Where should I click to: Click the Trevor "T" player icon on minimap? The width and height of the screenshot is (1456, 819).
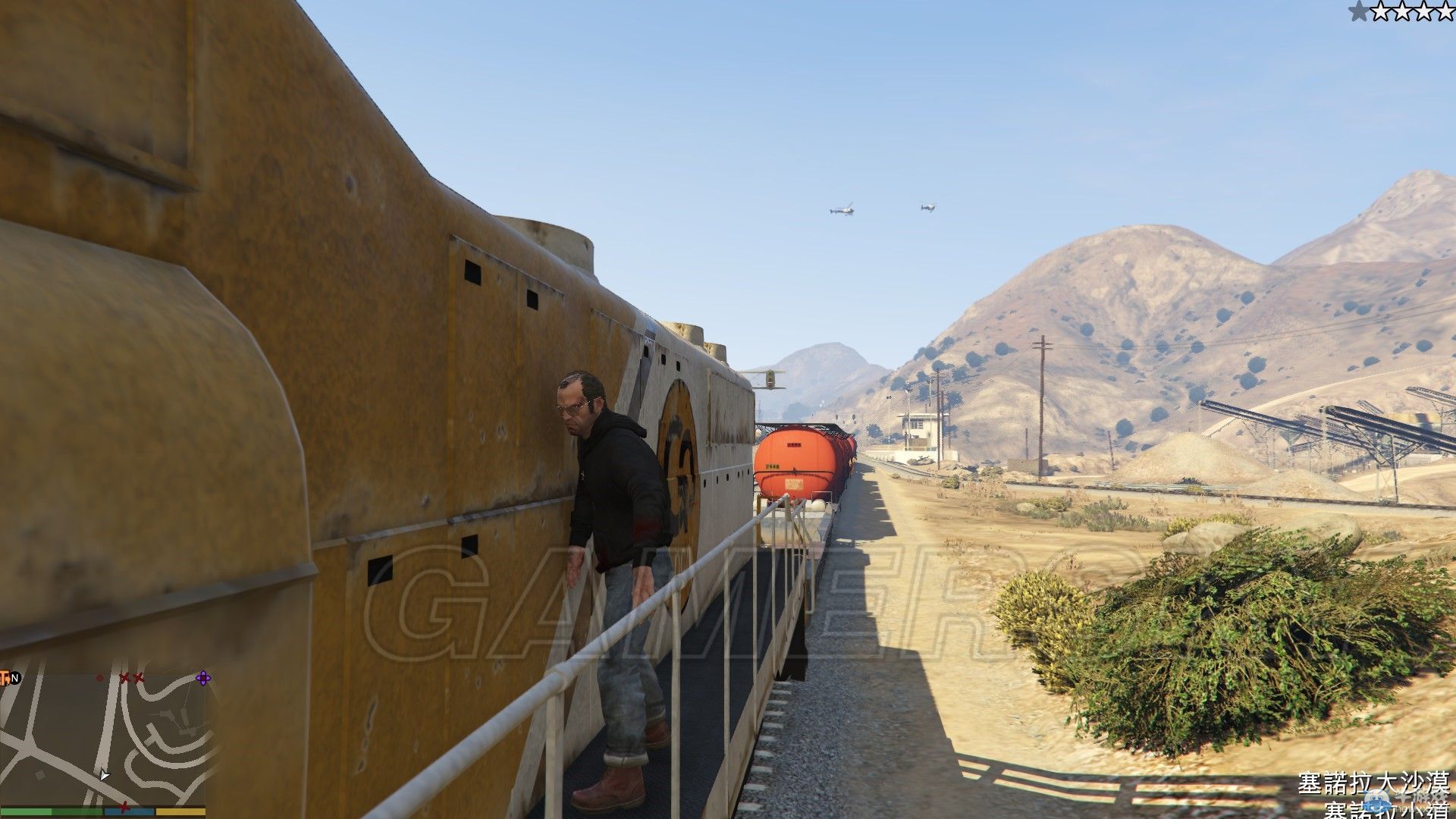(5, 678)
